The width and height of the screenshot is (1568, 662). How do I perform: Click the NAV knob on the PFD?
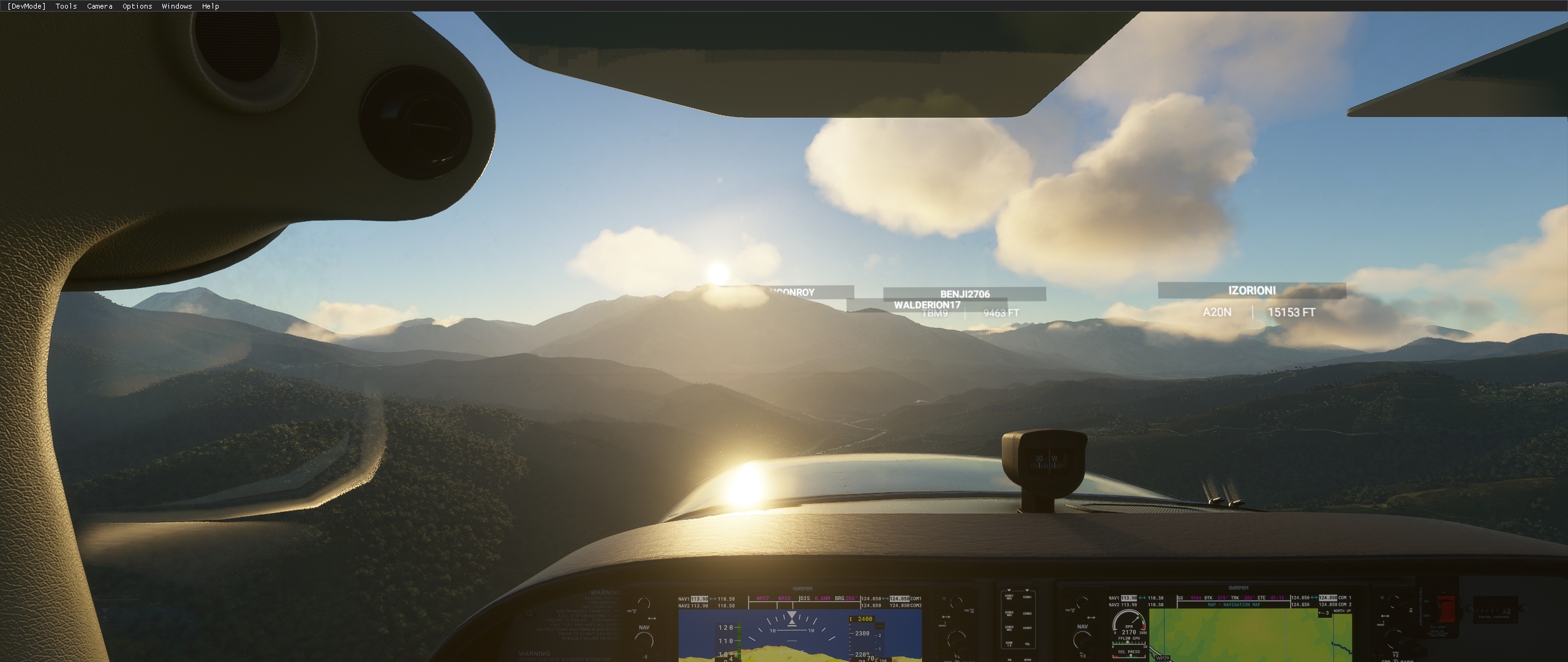[x=644, y=639]
